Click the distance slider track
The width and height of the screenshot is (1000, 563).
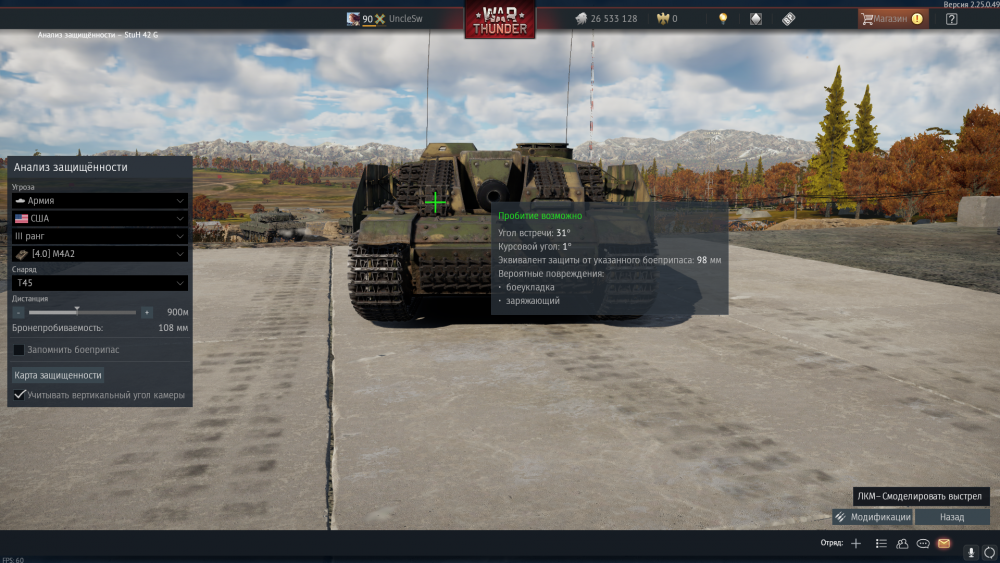tap(83, 313)
